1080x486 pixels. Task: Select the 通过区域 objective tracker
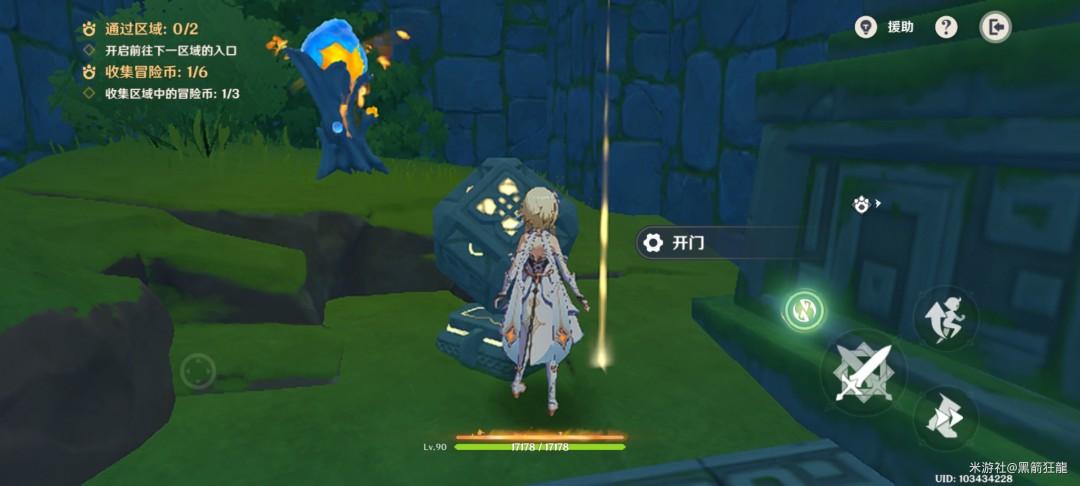(x=139, y=29)
